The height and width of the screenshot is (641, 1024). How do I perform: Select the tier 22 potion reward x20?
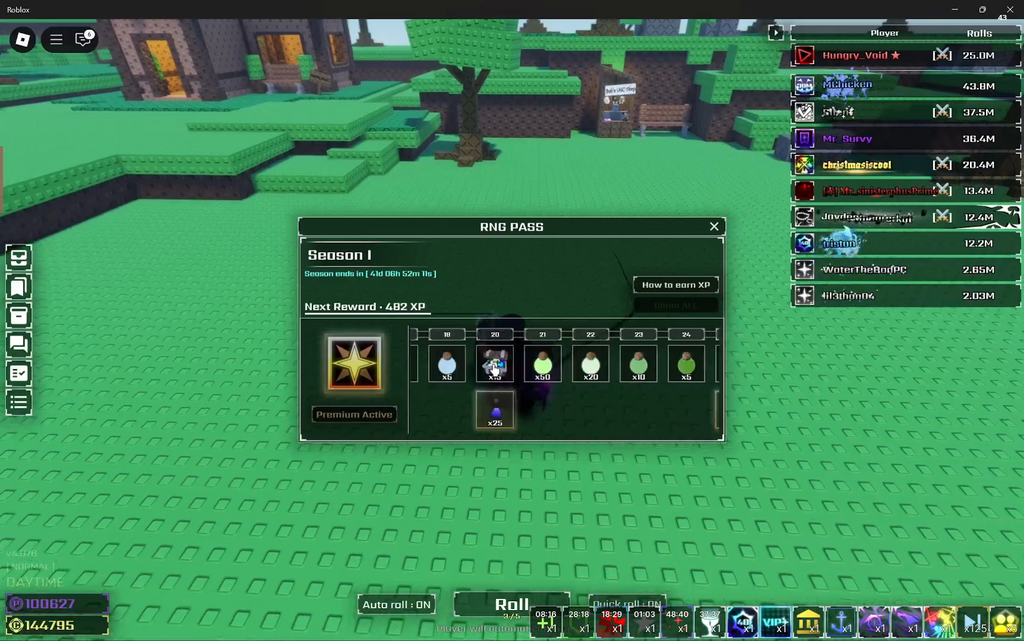point(591,364)
